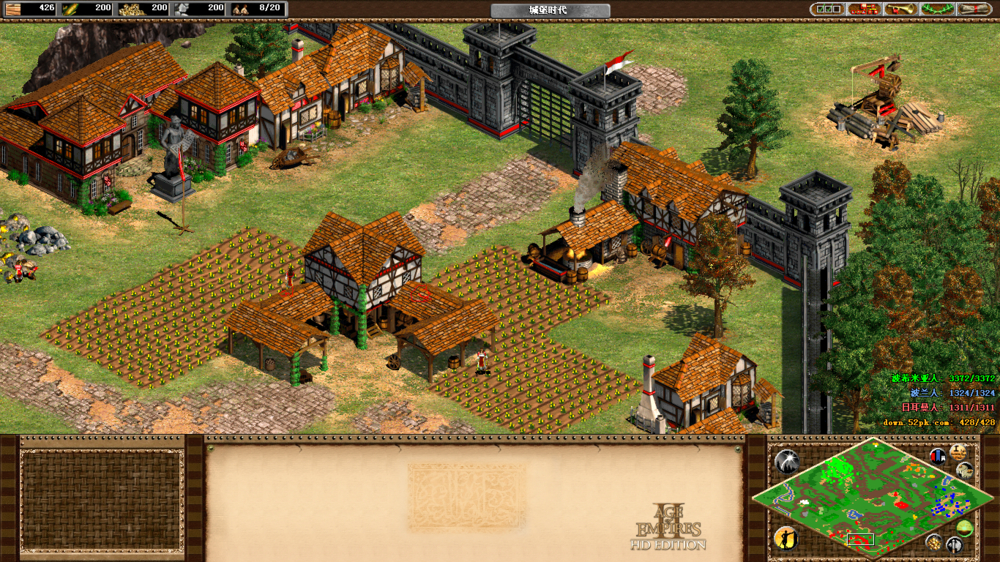The image size is (1000, 562).
Task: Click the age banner at the top
Action: pyautogui.click(x=550, y=10)
